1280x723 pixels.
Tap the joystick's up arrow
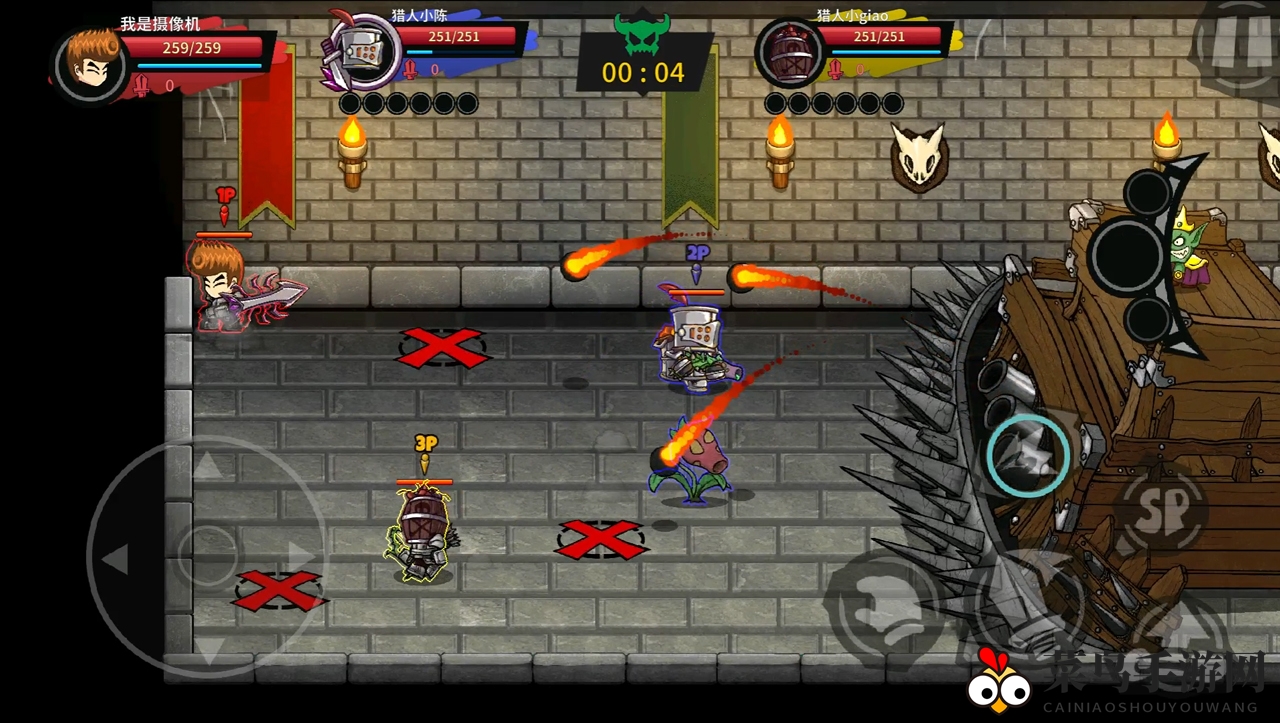tap(206, 465)
